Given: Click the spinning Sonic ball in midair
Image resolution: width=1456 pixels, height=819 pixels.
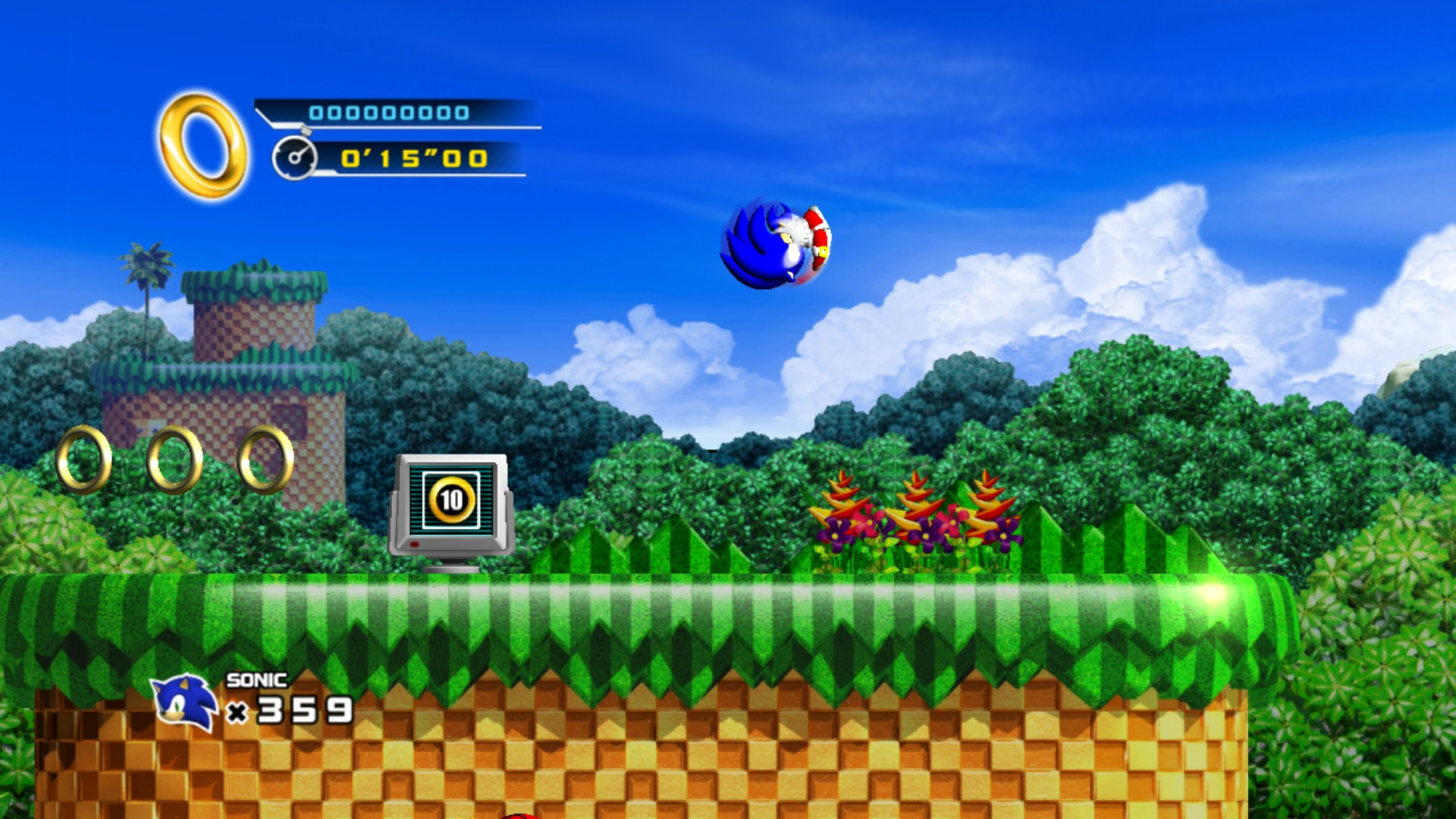Looking at the screenshot, I should 773,243.
